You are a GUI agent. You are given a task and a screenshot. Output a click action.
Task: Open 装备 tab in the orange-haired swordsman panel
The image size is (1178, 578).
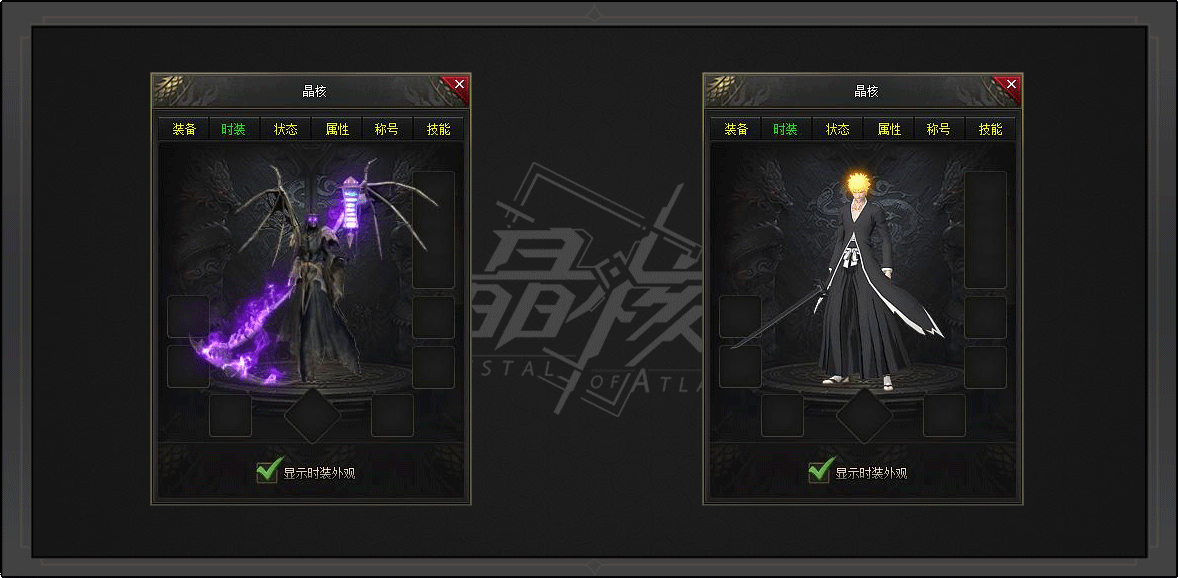pos(736,130)
